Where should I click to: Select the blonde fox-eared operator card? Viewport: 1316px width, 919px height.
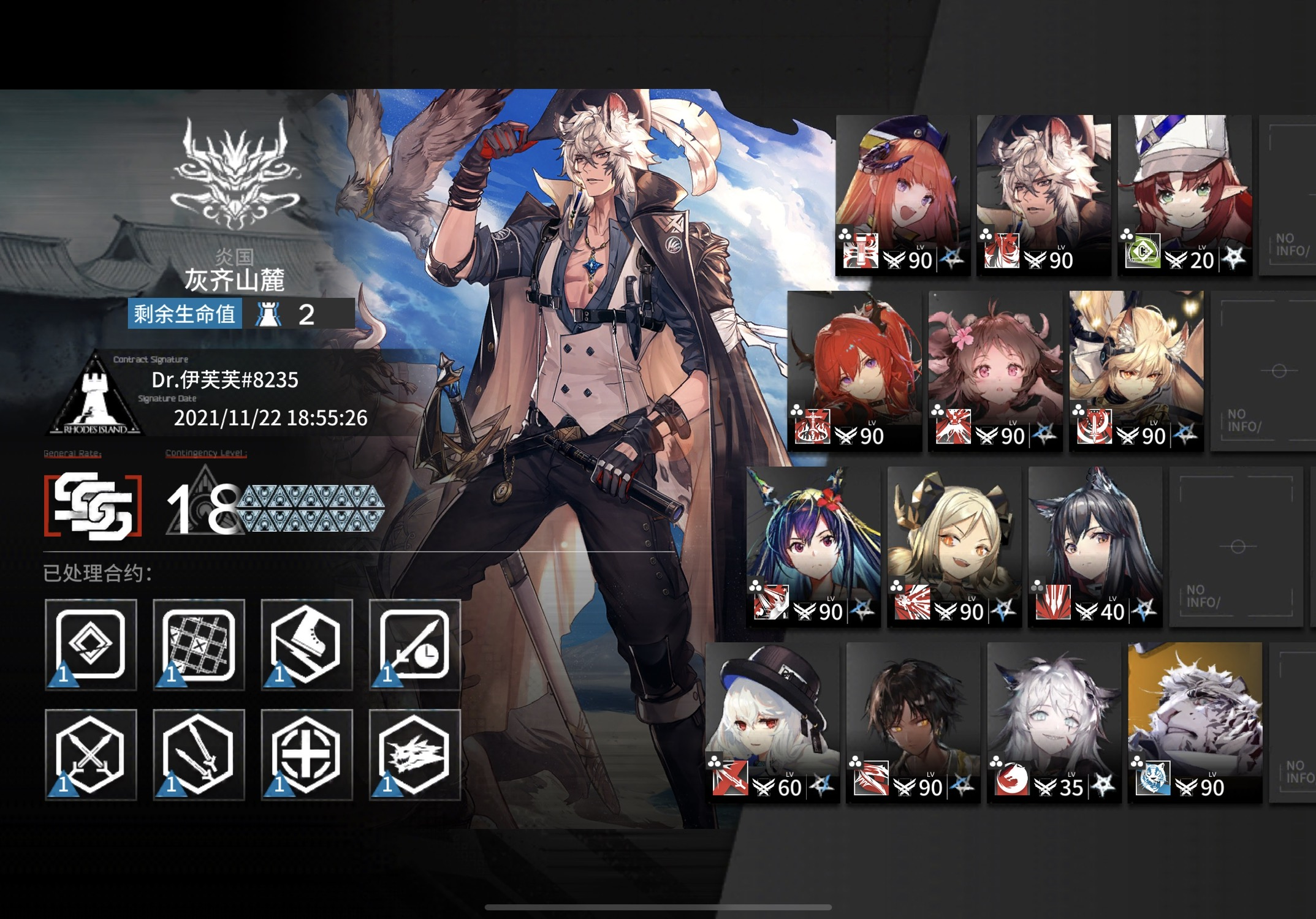click(1136, 371)
